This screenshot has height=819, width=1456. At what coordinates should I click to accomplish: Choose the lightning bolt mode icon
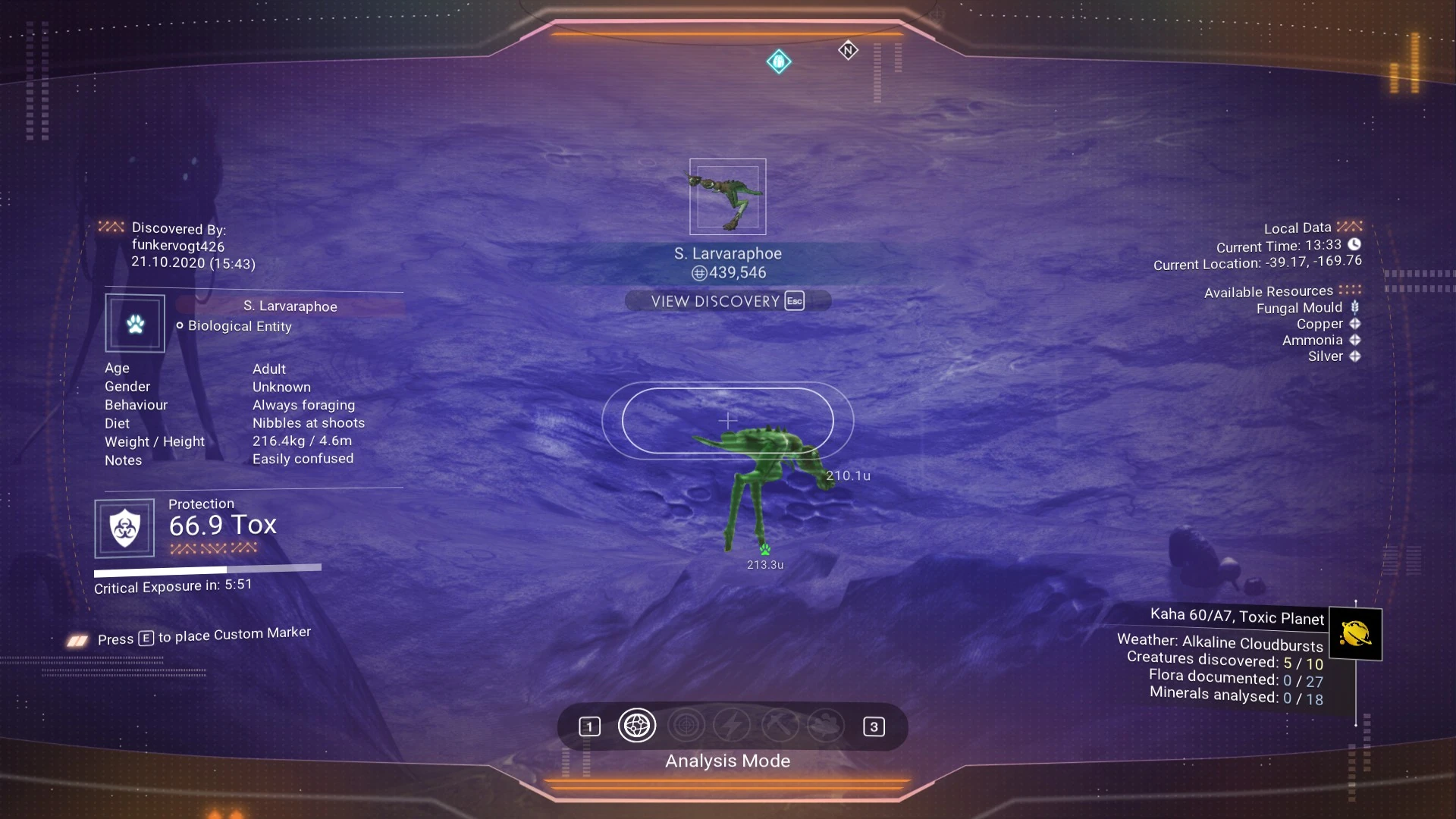tap(732, 726)
